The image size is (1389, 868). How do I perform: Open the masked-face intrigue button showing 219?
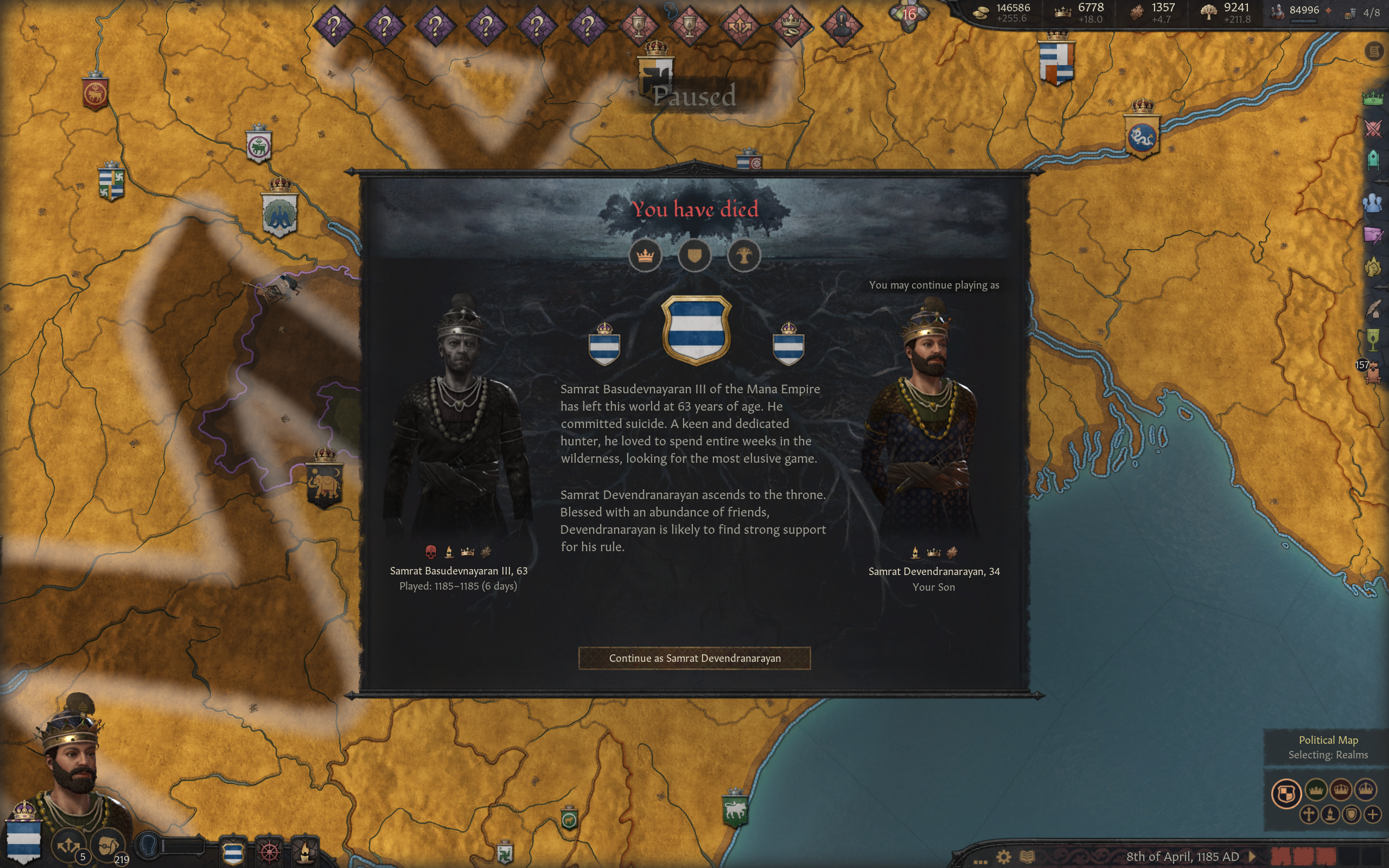[107, 845]
